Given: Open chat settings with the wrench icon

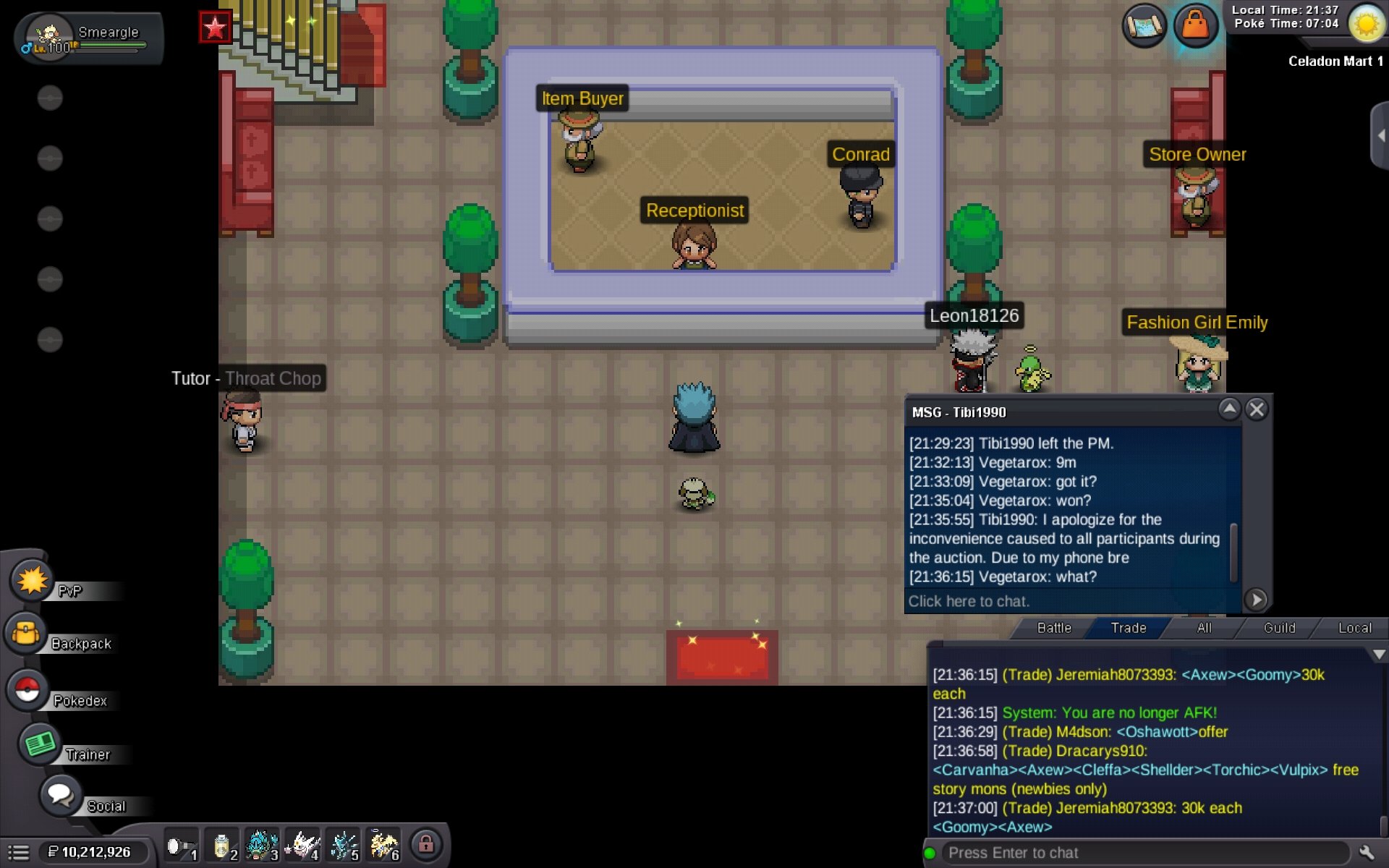Looking at the screenshot, I should coord(1366,853).
